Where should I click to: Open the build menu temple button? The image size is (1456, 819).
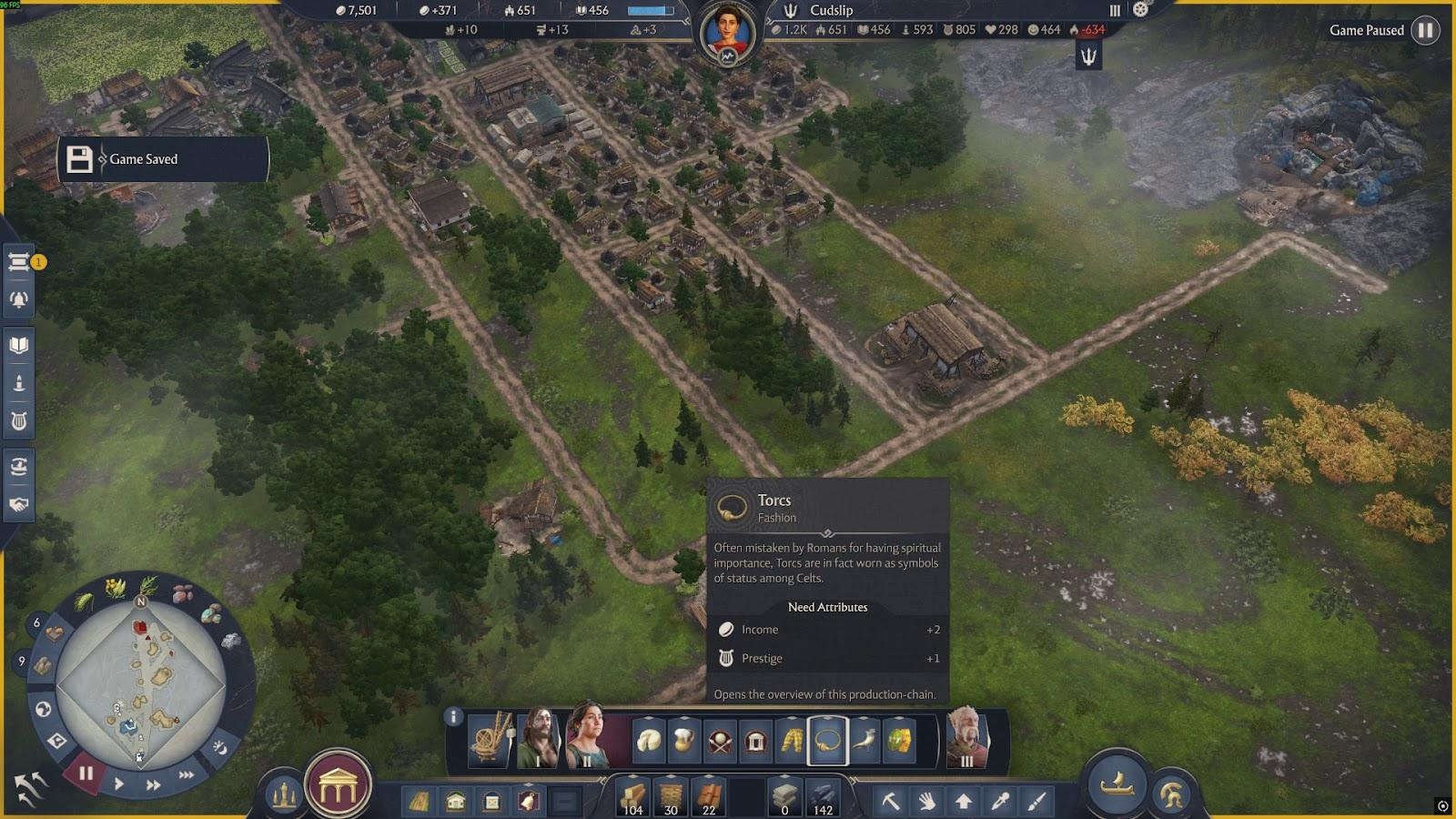pyautogui.click(x=338, y=787)
